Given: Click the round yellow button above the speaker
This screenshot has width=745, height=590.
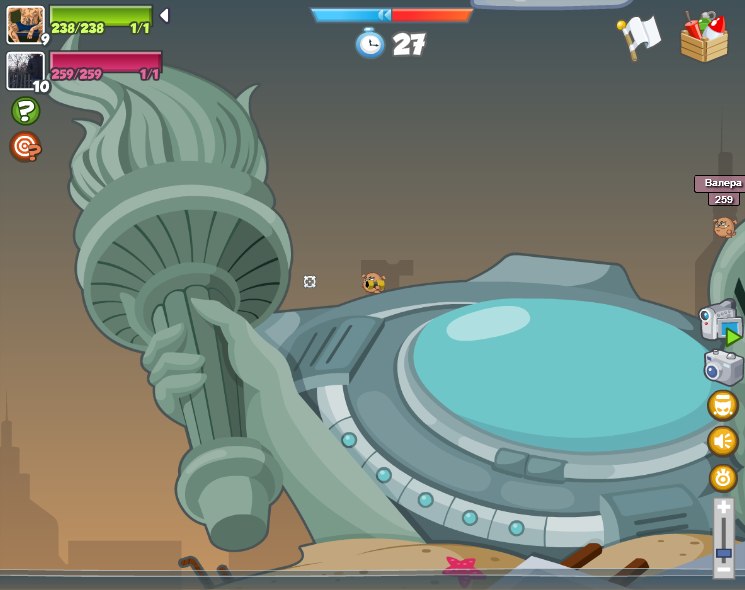Looking at the screenshot, I should (723, 405).
